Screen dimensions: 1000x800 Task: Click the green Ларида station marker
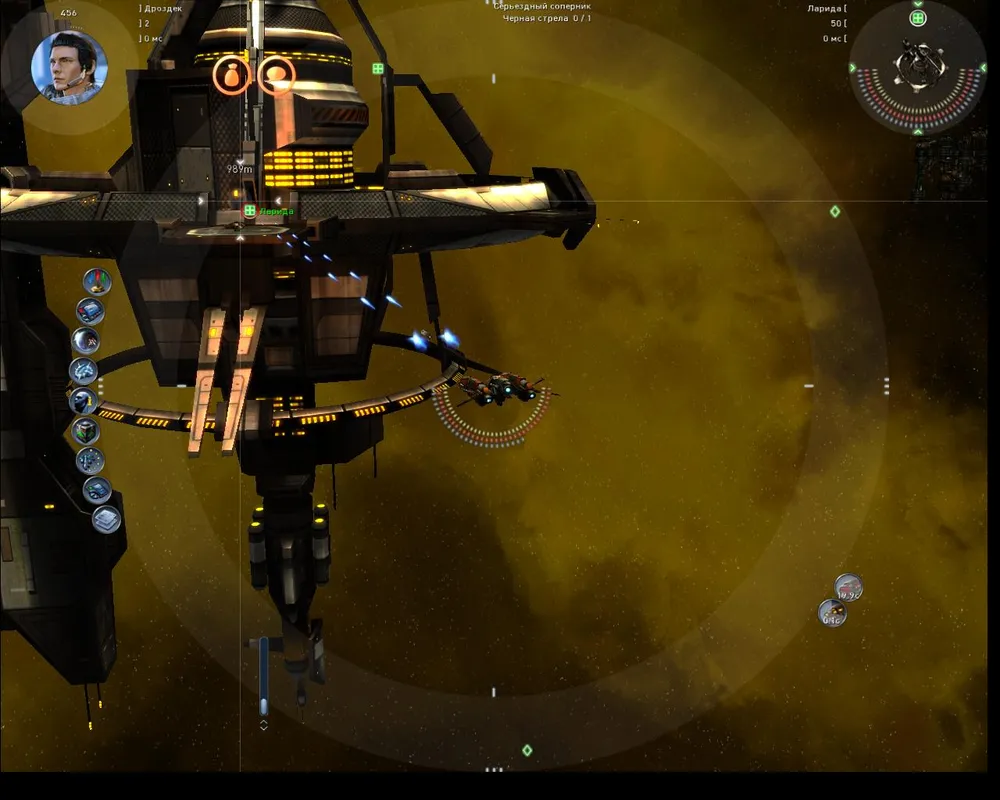click(250, 211)
